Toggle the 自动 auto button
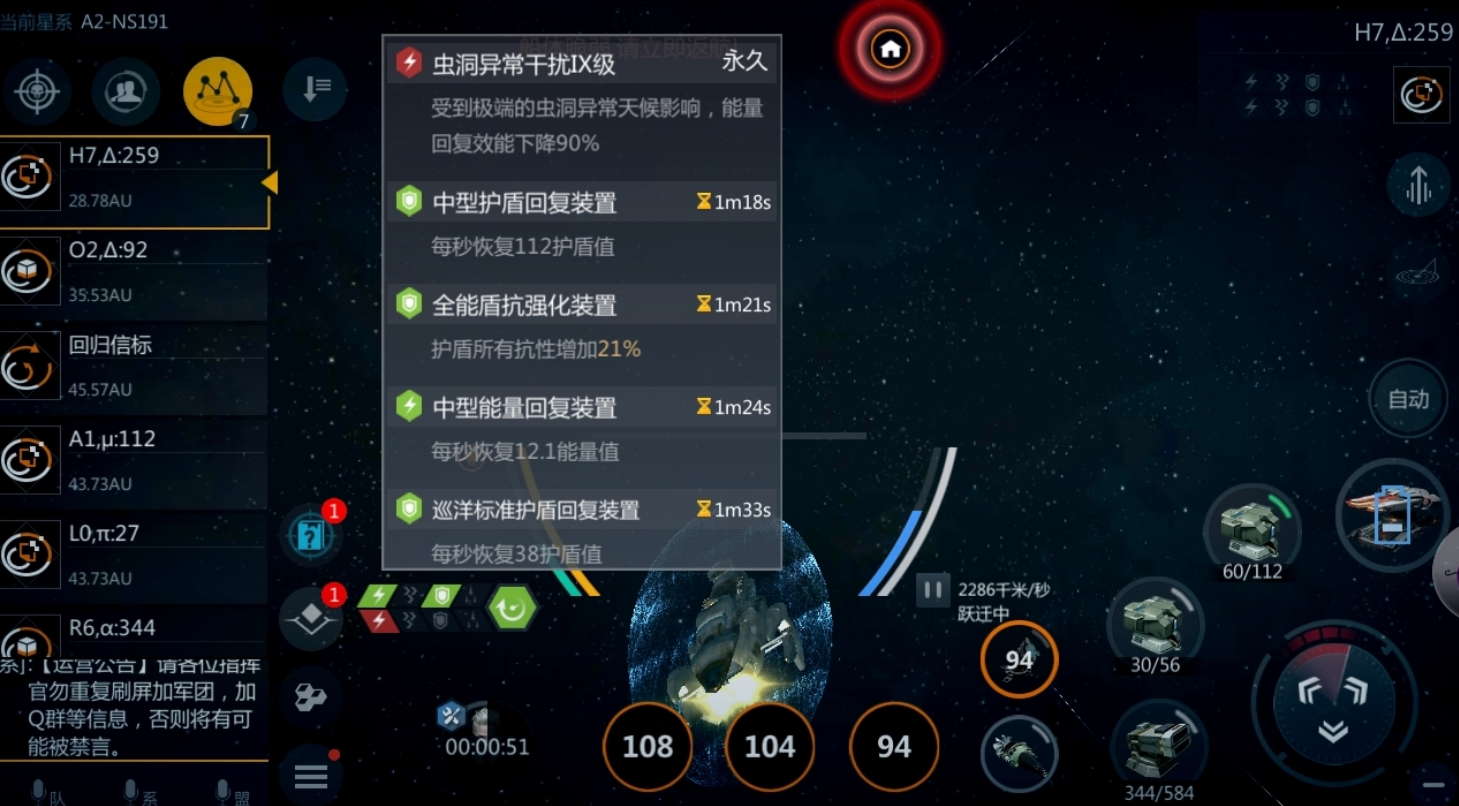Screen dimensions: 1459x806 coord(1408,399)
